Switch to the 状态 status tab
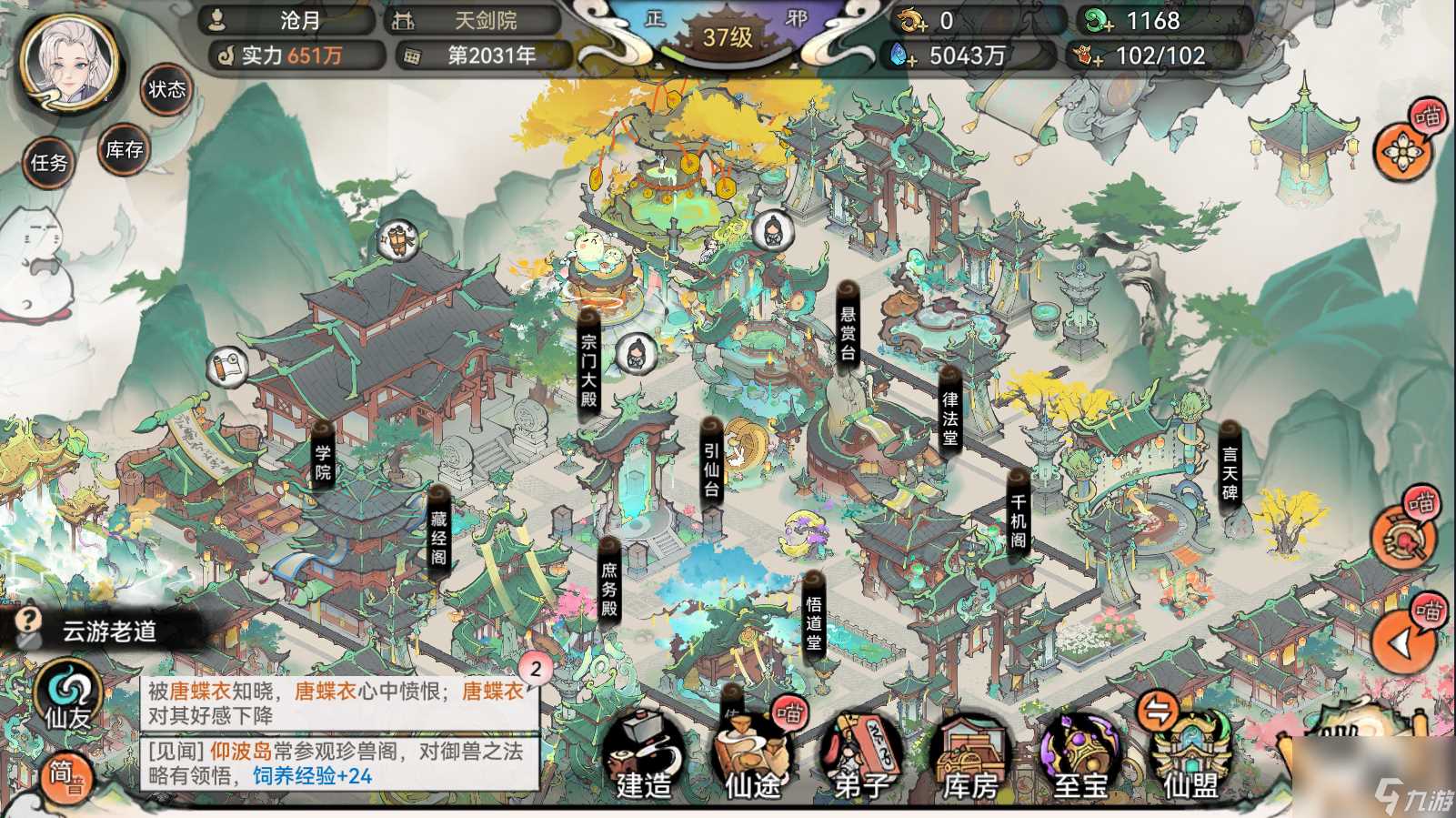Viewport: 1456px width, 818px height. pyautogui.click(x=166, y=90)
